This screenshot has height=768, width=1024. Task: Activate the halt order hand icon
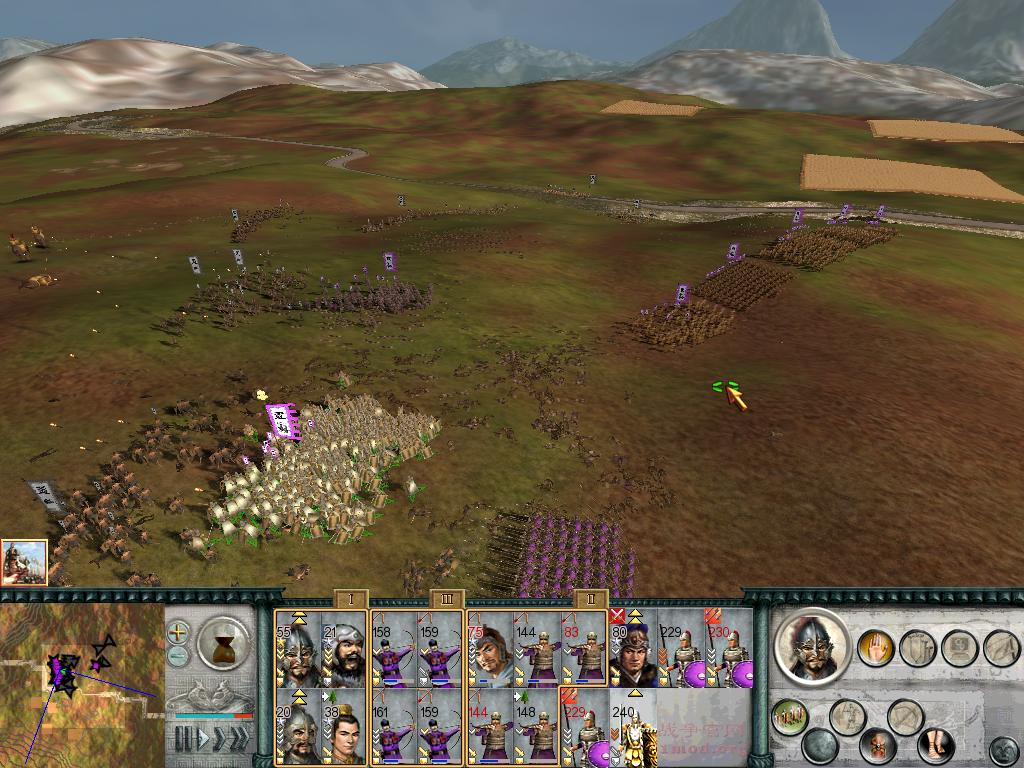coord(874,648)
